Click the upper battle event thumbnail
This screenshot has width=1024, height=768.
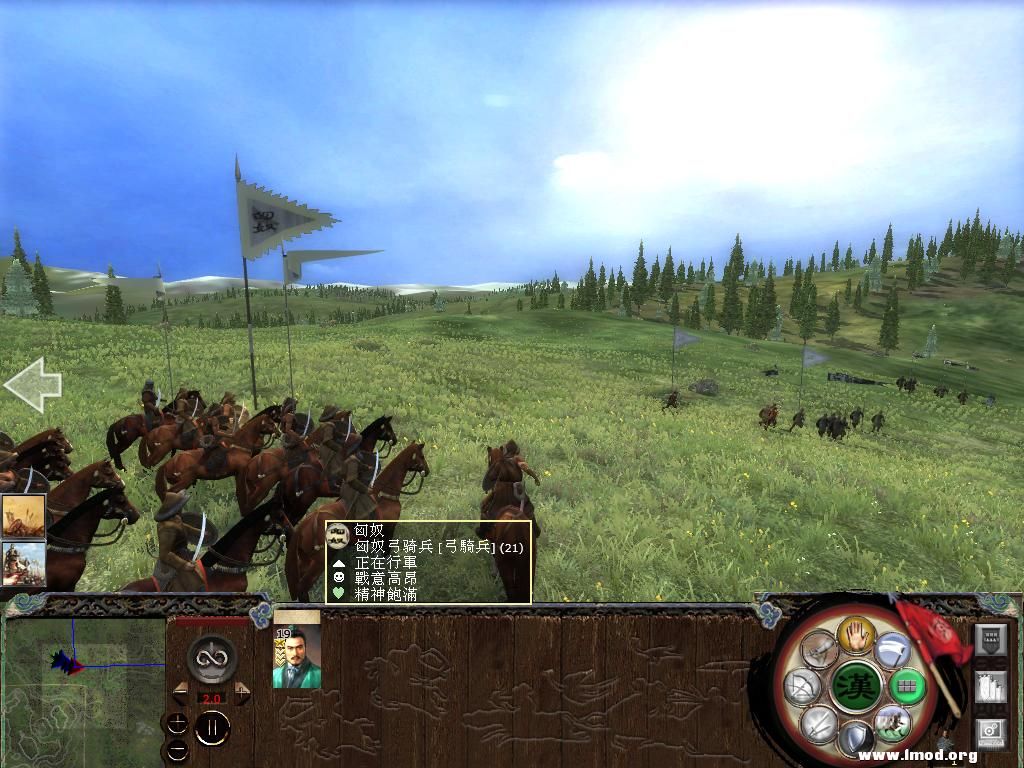tap(23, 516)
